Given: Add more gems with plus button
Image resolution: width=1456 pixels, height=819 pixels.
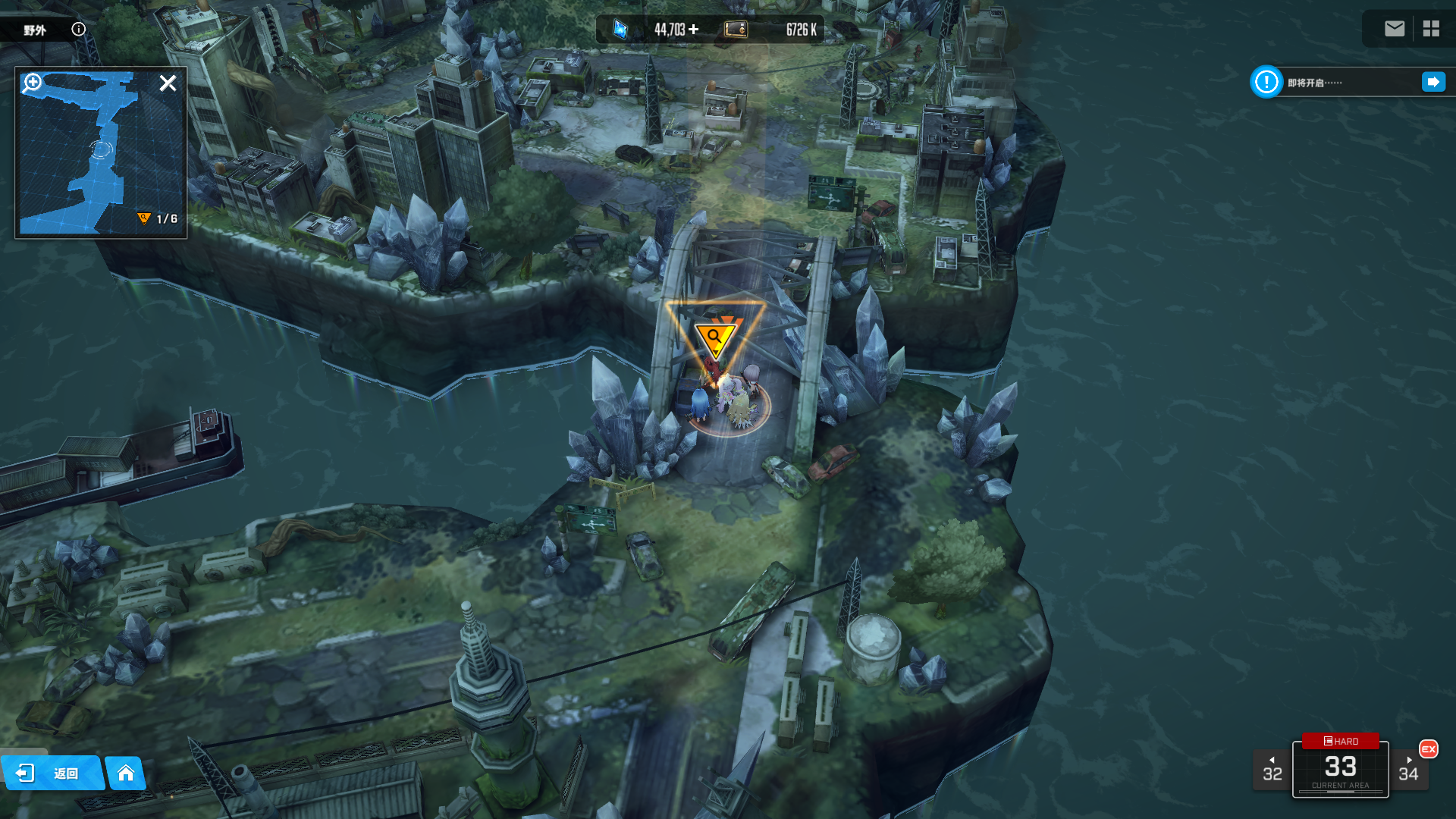Looking at the screenshot, I should point(693,30).
